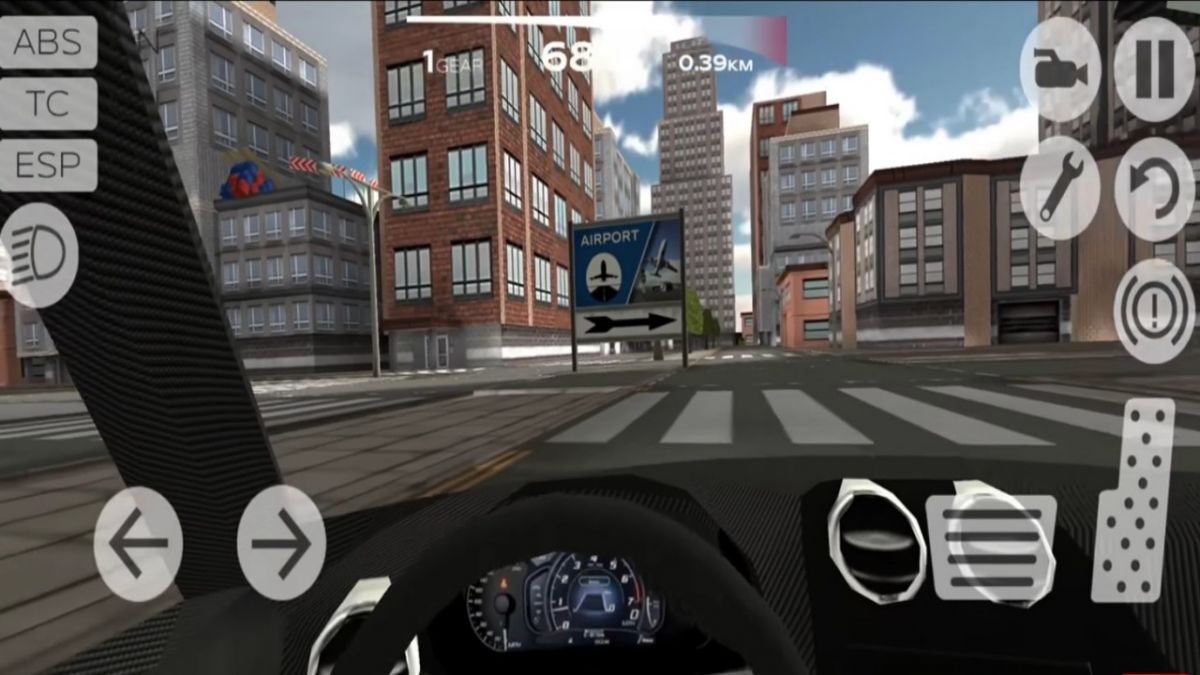Steer right with the right arrow button
Image resolution: width=1200 pixels, height=675 pixels.
coord(281,543)
